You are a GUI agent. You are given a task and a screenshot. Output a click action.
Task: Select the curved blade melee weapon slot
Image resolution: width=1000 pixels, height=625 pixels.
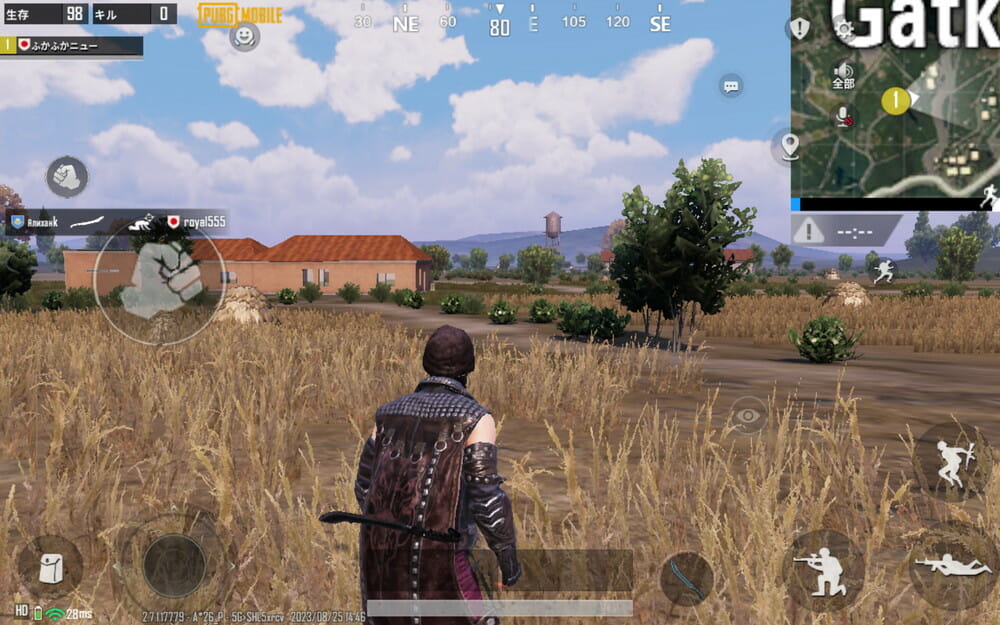pyautogui.click(x=687, y=578)
